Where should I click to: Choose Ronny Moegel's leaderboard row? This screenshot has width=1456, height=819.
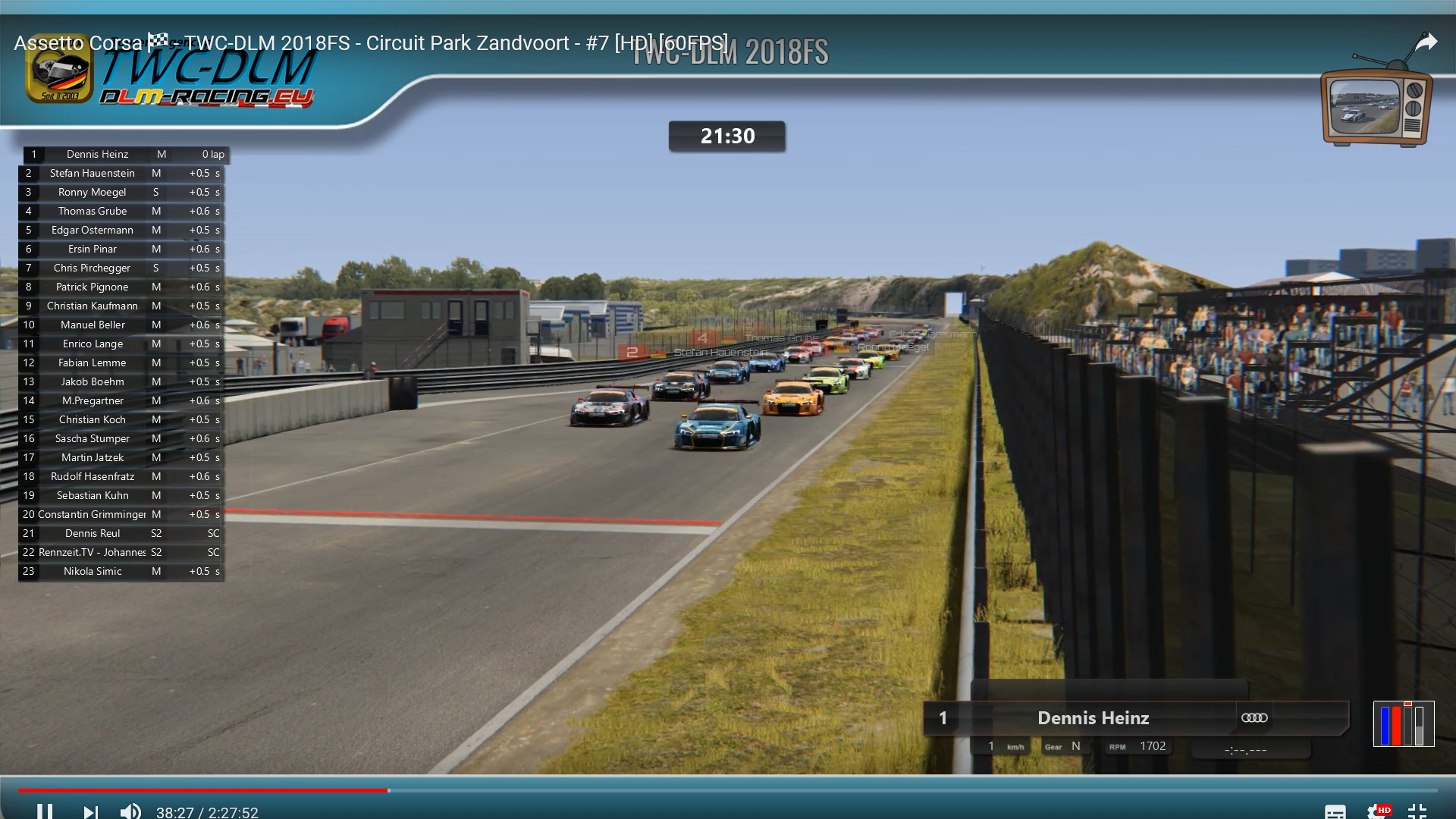pos(93,192)
